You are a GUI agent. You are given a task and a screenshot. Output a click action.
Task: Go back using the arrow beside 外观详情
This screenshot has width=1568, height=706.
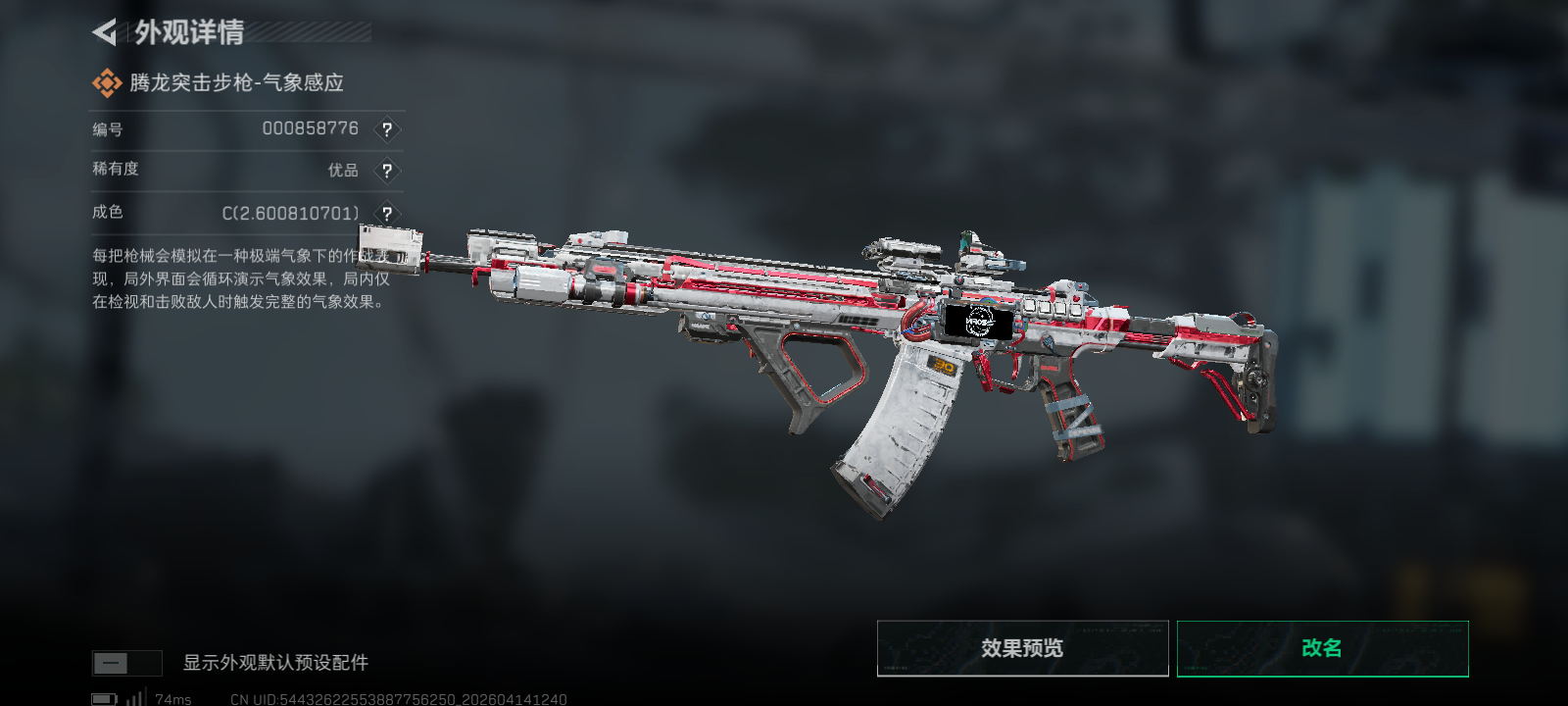(x=105, y=32)
